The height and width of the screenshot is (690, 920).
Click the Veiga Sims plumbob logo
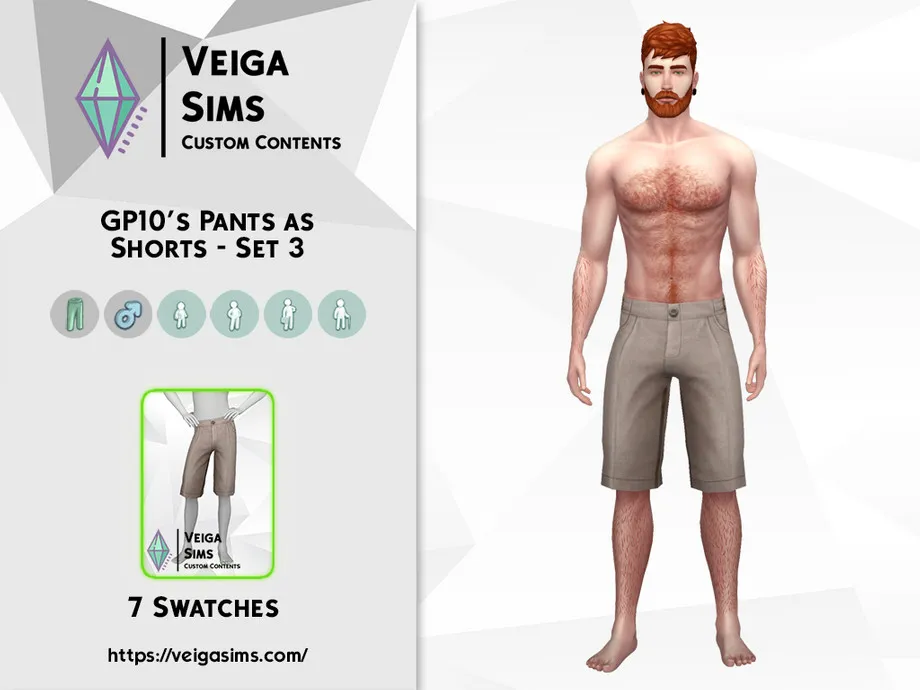[x=112, y=99]
